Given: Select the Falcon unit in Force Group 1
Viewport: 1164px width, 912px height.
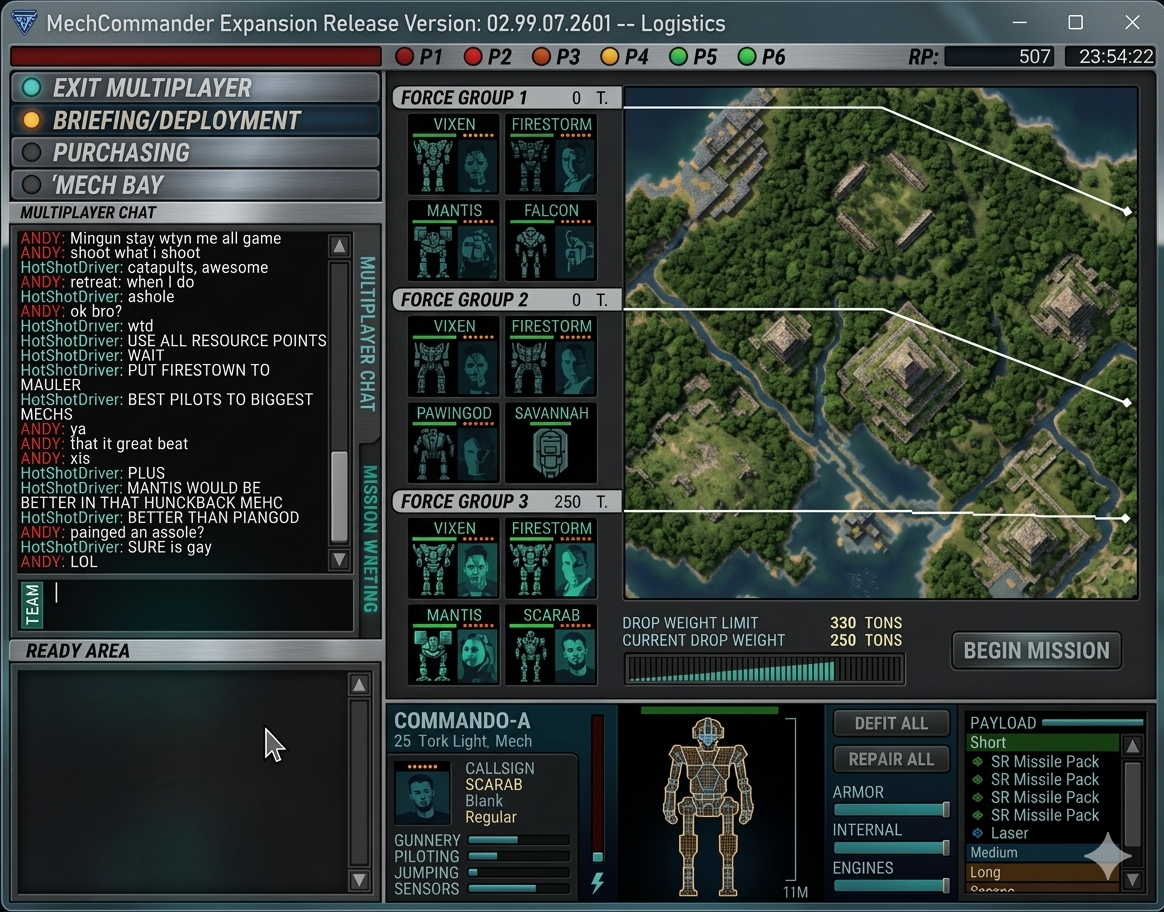Looking at the screenshot, I should pos(551,241).
